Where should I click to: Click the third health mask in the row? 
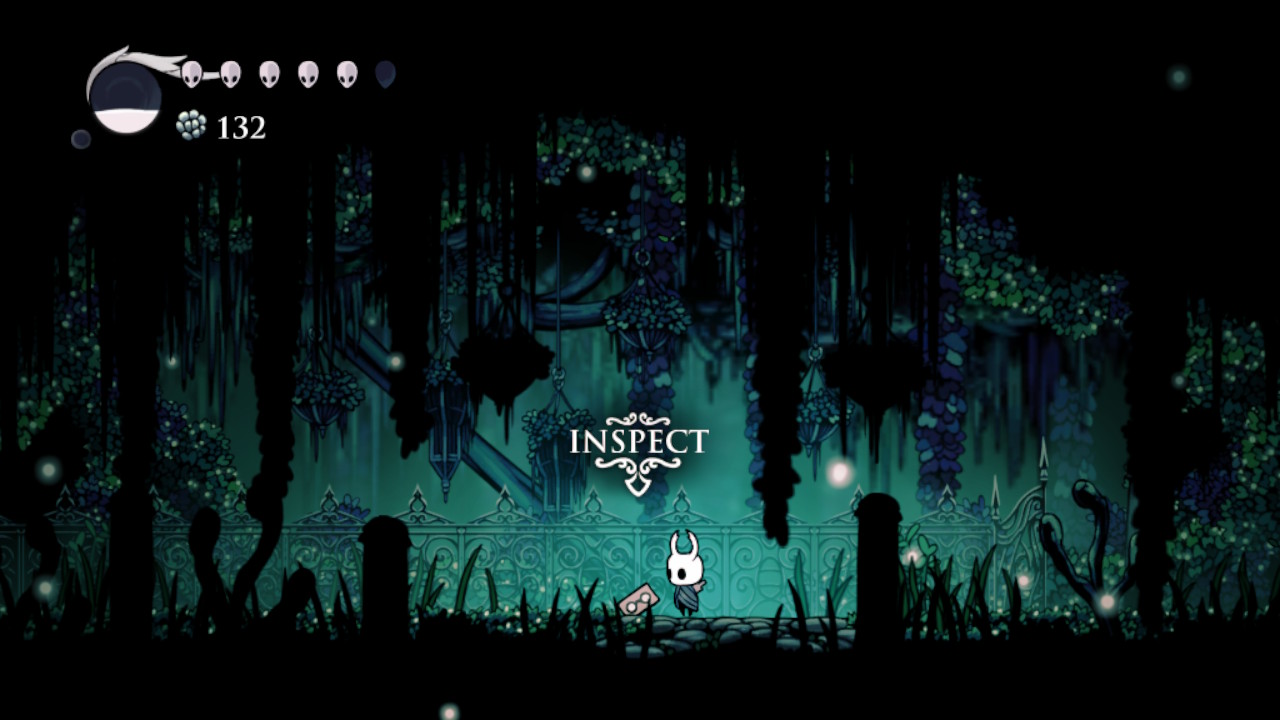[x=268, y=74]
